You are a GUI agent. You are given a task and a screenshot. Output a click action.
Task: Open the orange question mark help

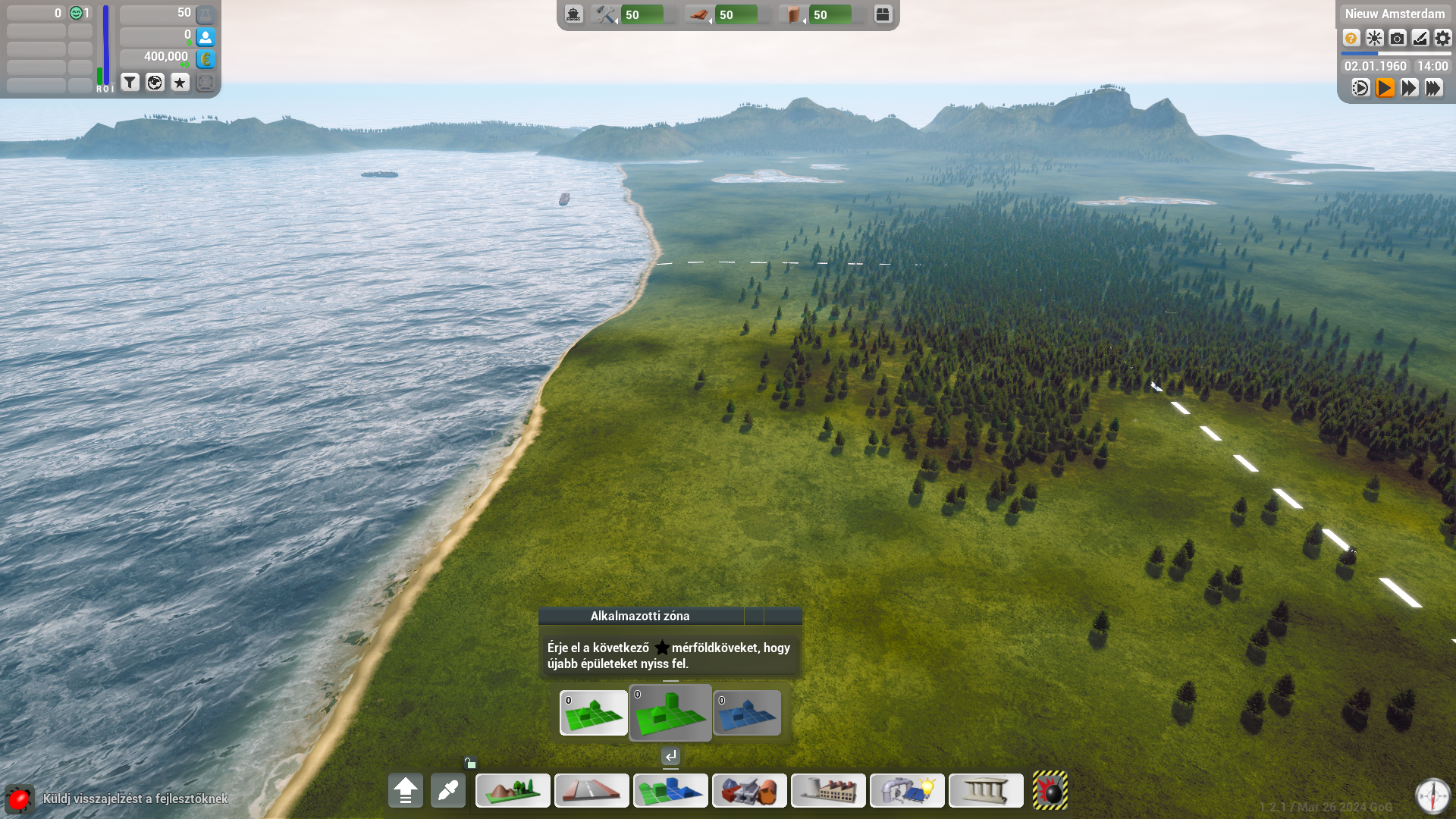1351,38
